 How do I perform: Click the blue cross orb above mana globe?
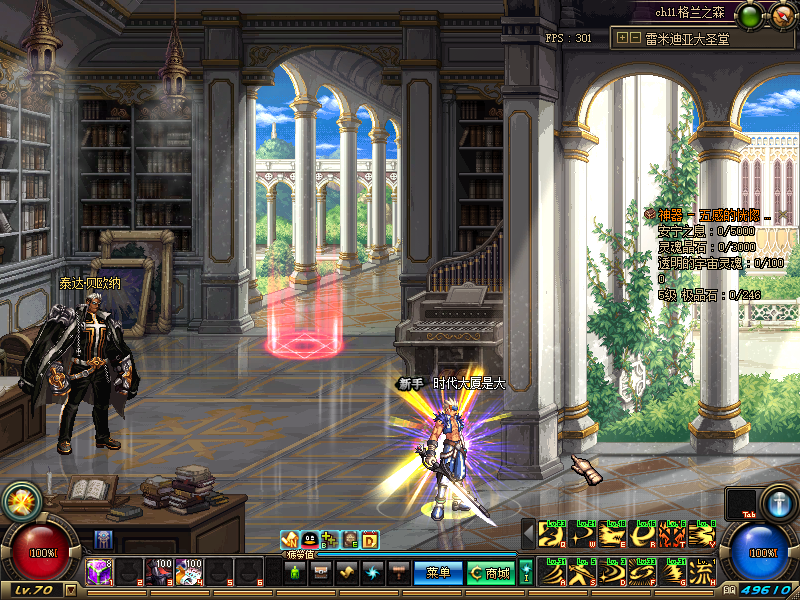click(778, 500)
